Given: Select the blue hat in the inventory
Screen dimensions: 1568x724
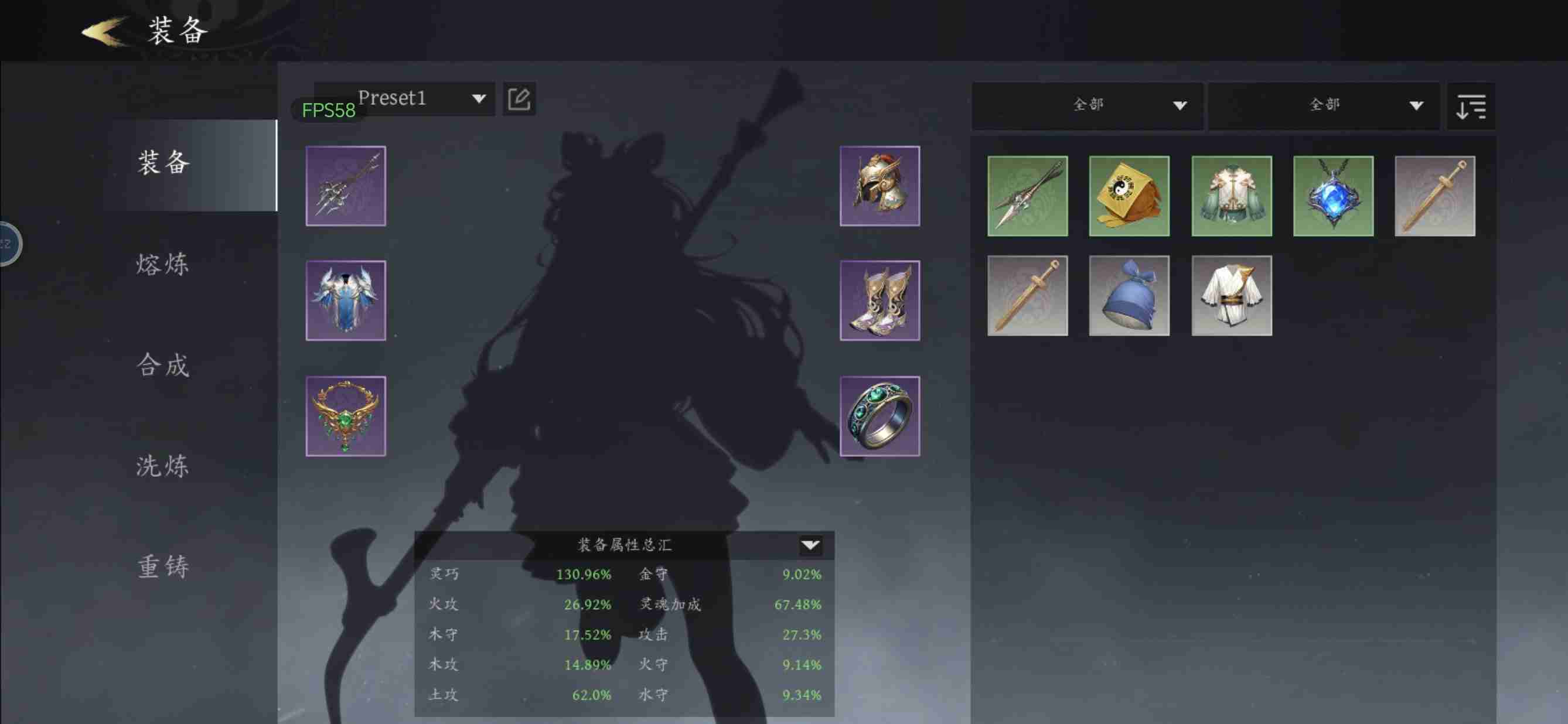Looking at the screenshot, I should [x=1129, y=297].
